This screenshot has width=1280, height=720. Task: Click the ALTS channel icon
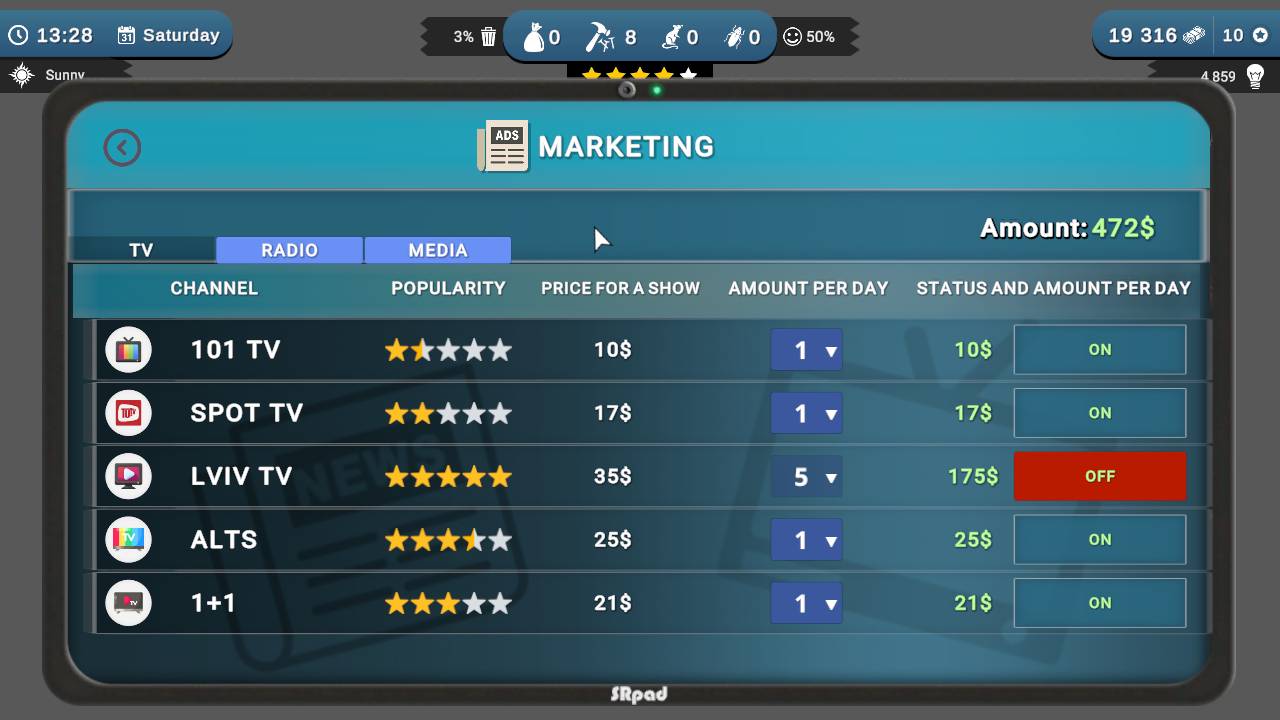[128, 539]
